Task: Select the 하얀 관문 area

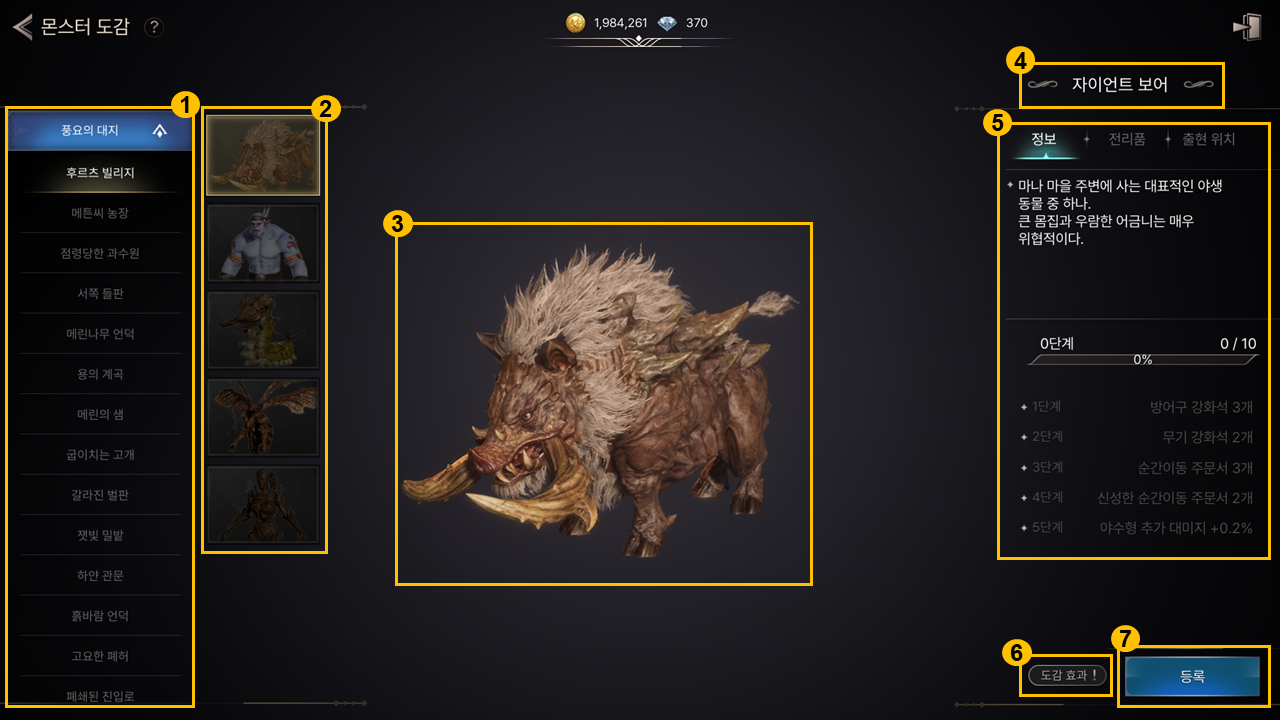Action: (x=100, y=576)
